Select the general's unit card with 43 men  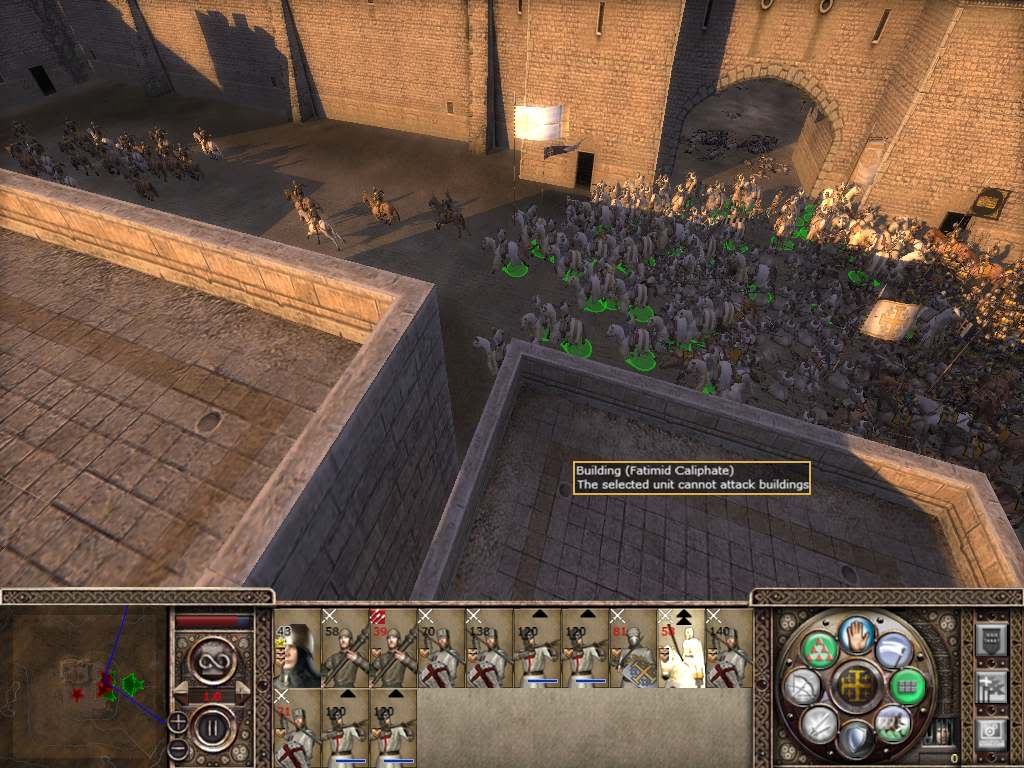297,648
